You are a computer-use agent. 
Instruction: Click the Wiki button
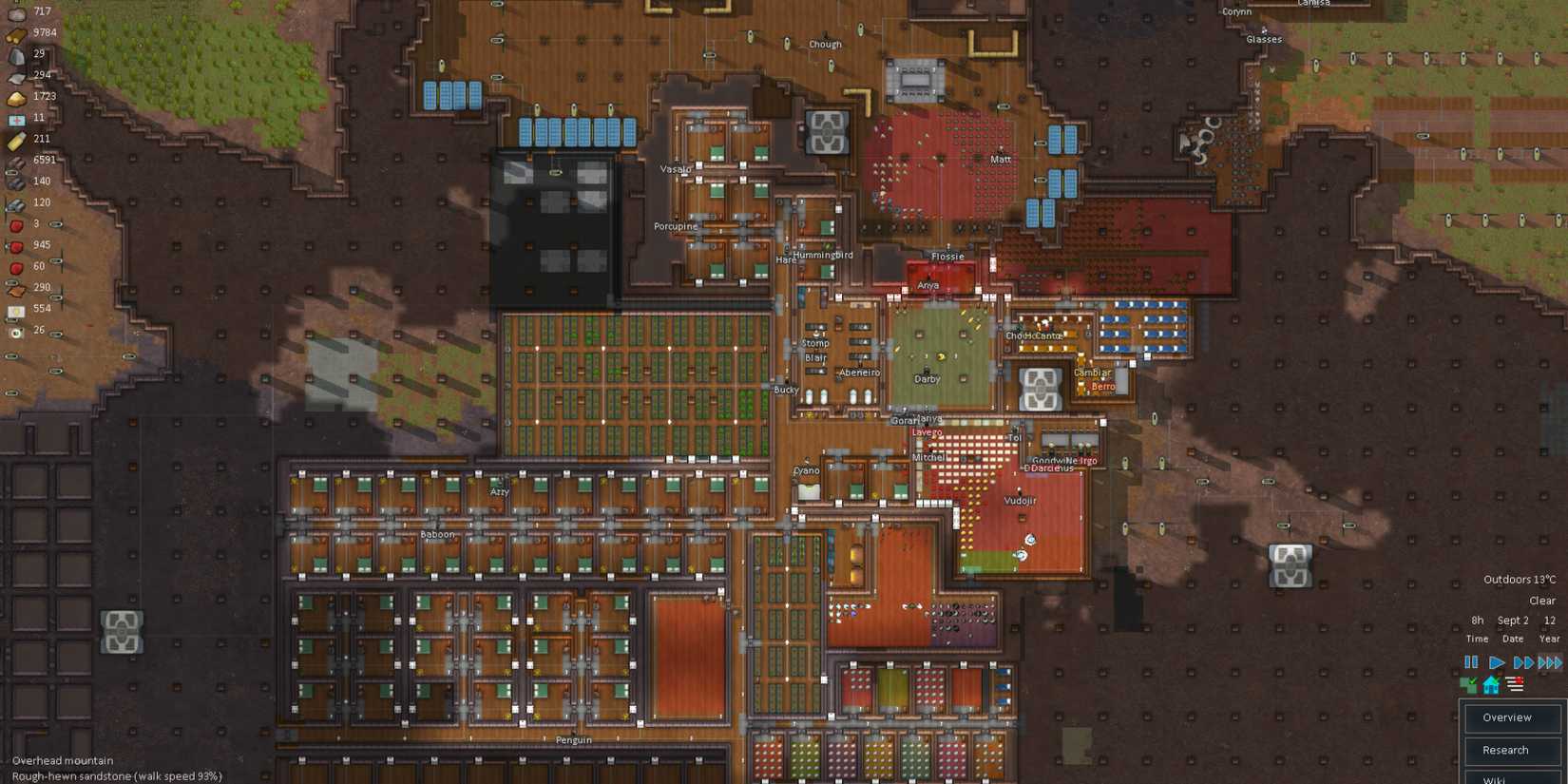coord(1512,778)
